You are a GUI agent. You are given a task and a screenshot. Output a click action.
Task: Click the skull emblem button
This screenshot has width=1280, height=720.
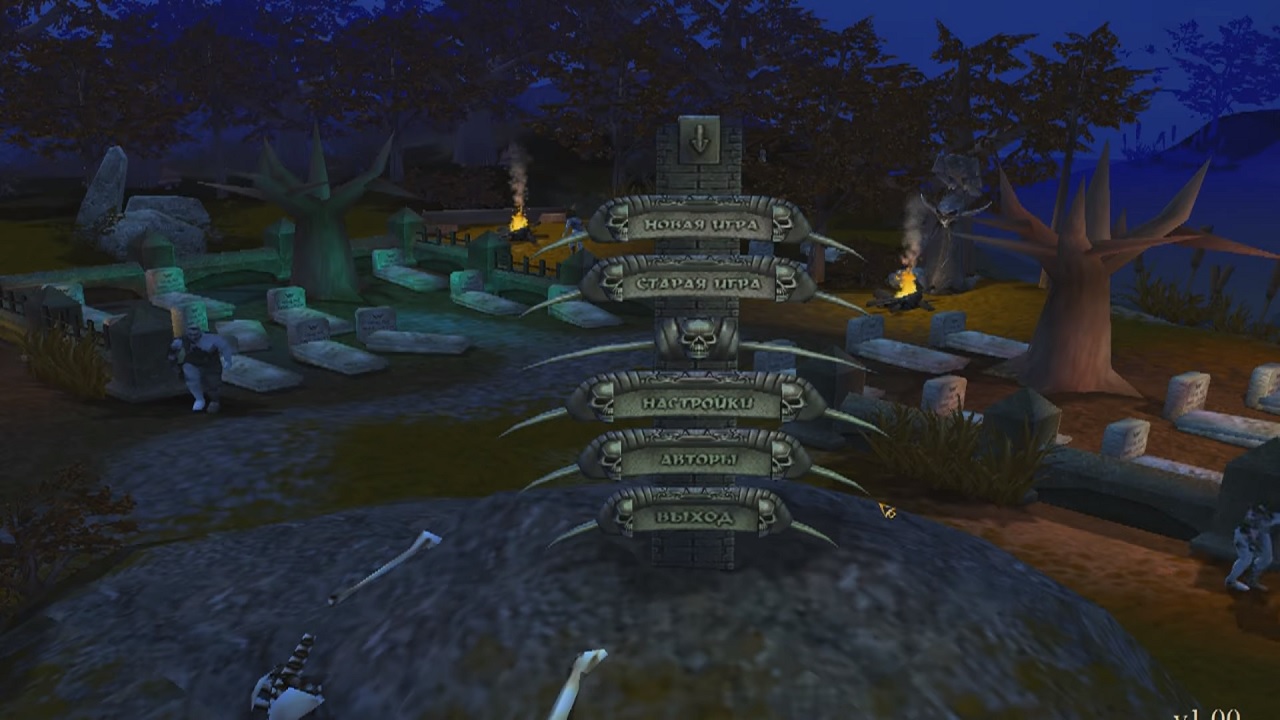[x=697, y=340]
